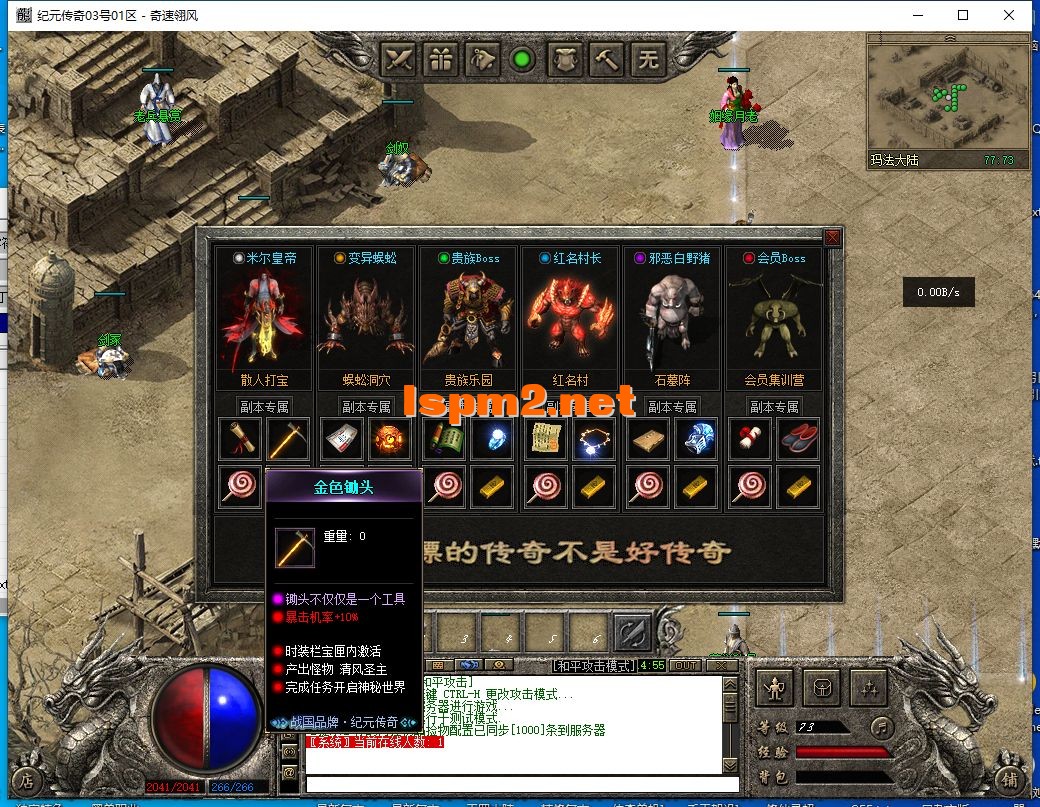Select the 红名村长 boss portrait
Image resolution: width=1040 pixels, height=807 pixels.
tap(570, 320)
